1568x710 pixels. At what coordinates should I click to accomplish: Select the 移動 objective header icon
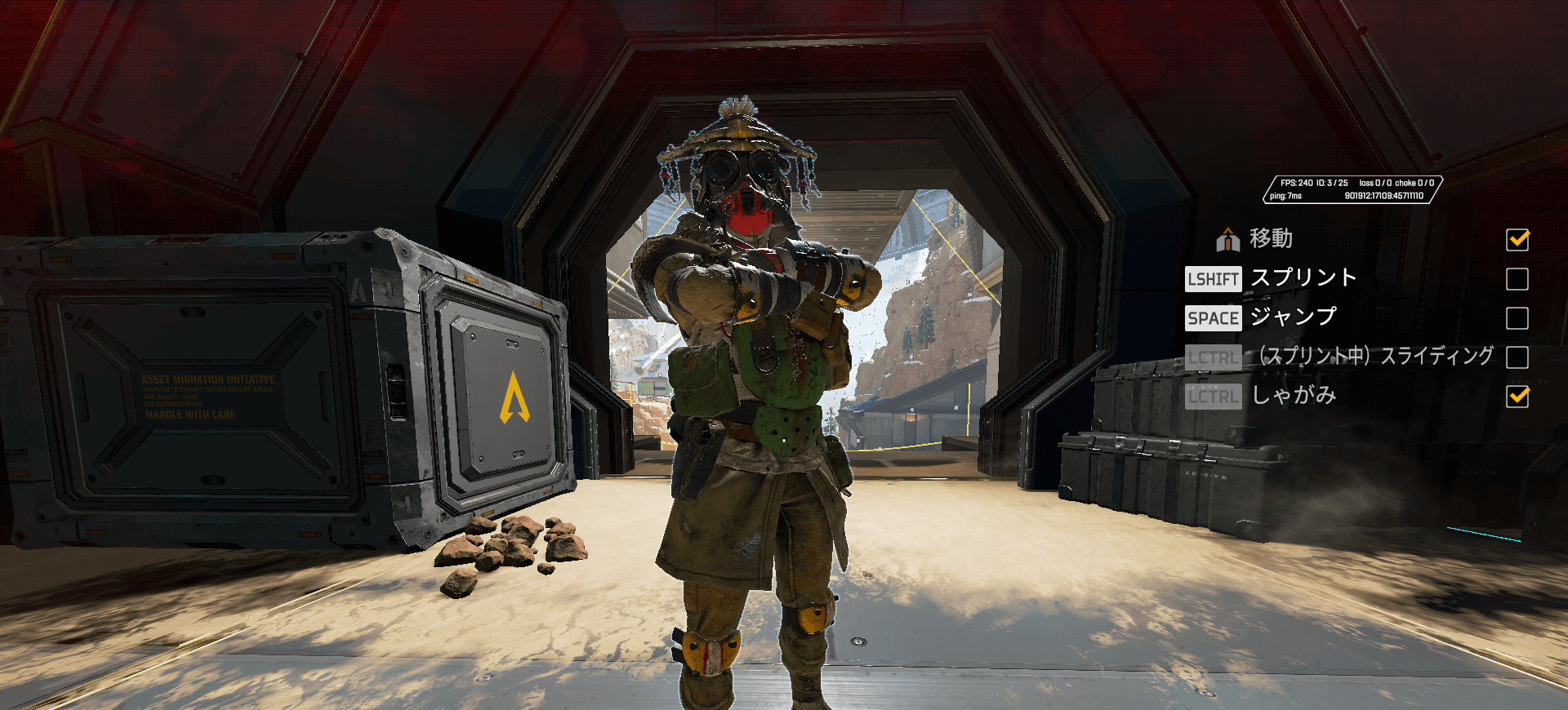1227,240
